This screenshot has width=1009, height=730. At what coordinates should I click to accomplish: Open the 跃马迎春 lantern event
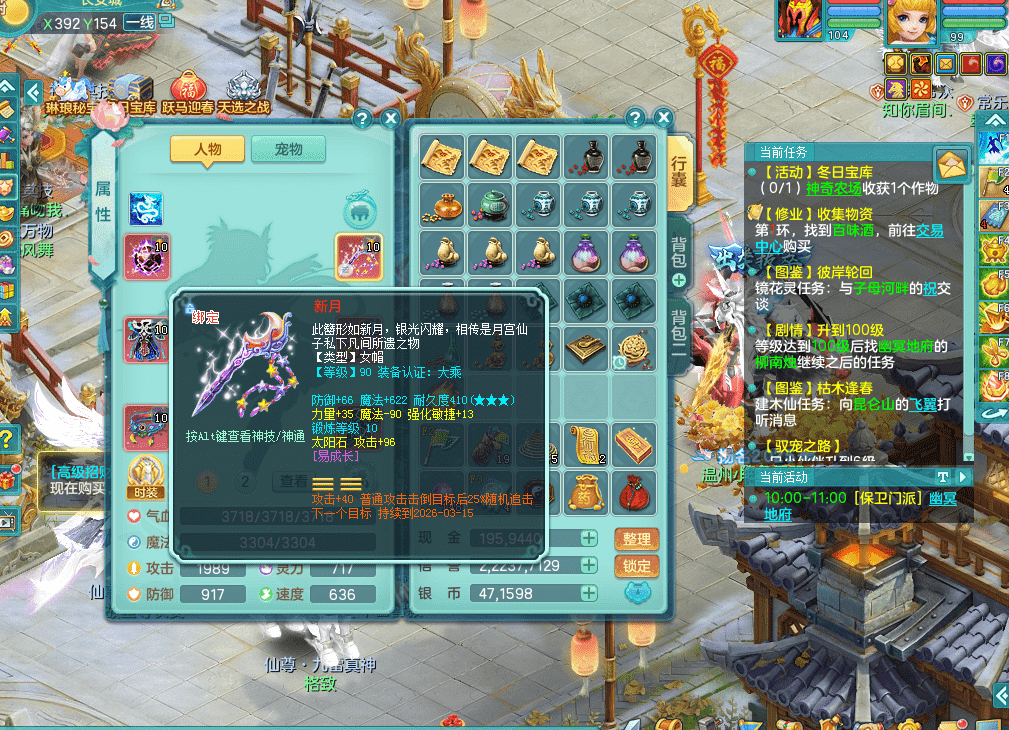point(188,88)
